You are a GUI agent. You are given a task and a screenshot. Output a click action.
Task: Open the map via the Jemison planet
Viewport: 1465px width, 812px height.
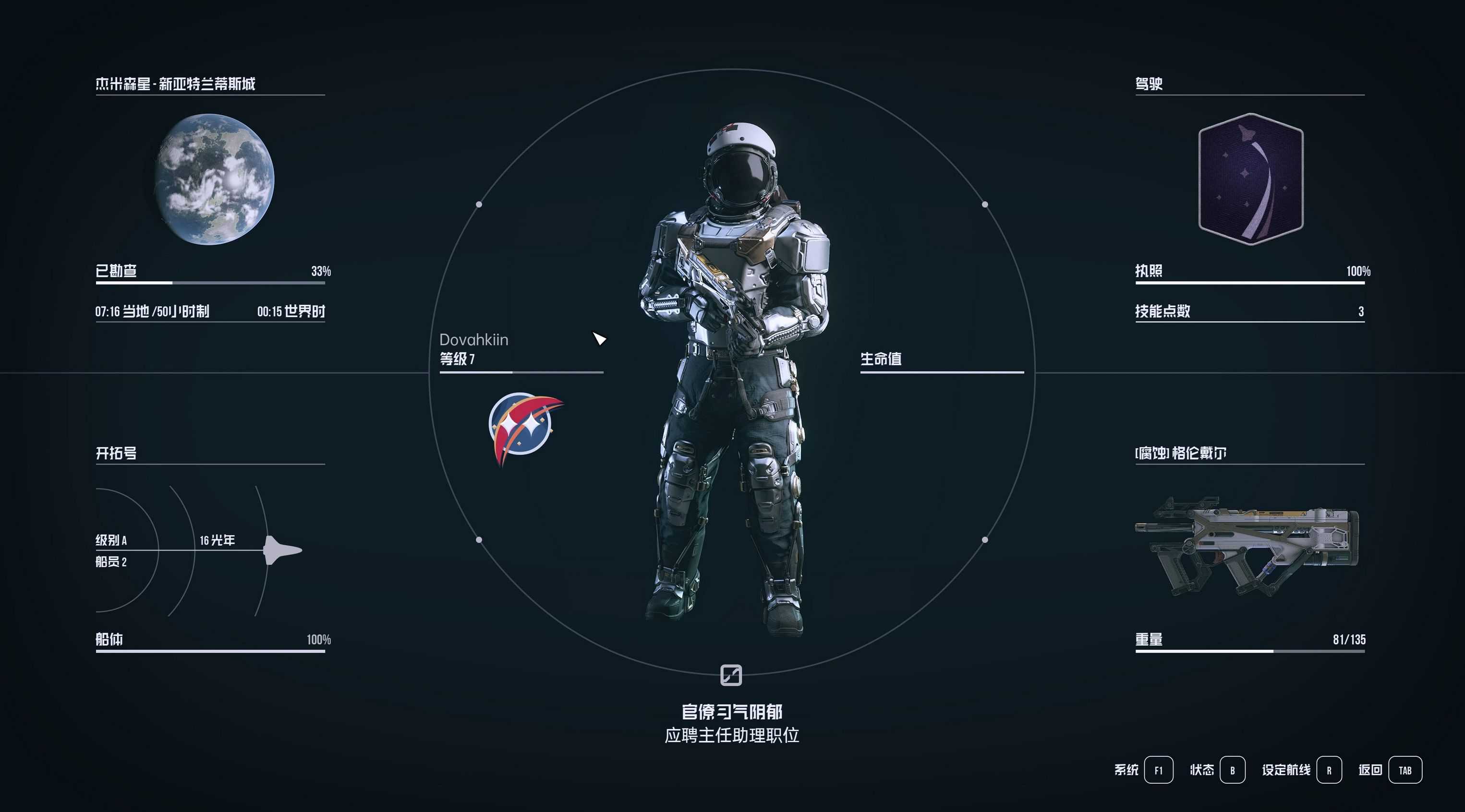215,179
